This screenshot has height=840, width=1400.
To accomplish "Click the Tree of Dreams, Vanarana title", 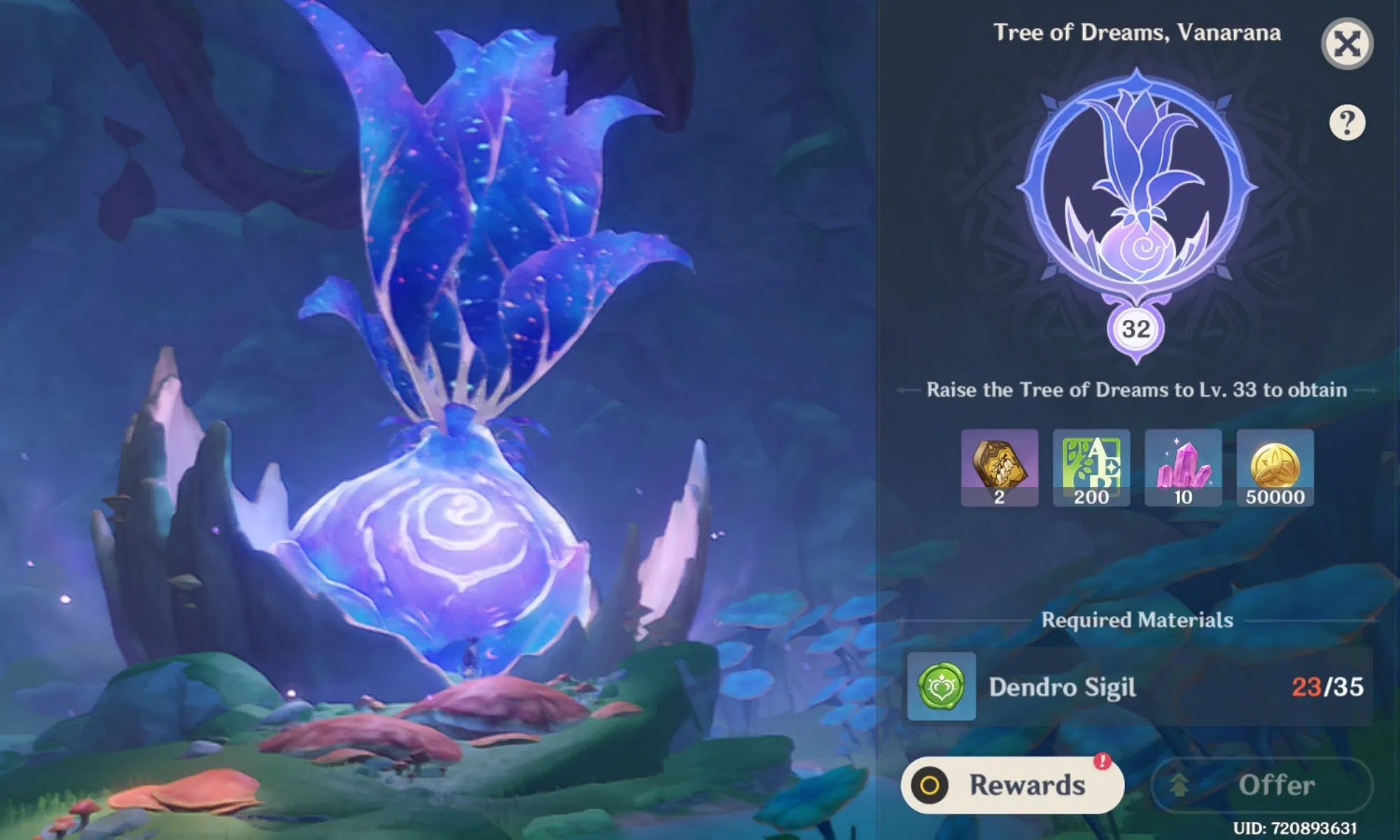I will click(x=1138, y=33).
